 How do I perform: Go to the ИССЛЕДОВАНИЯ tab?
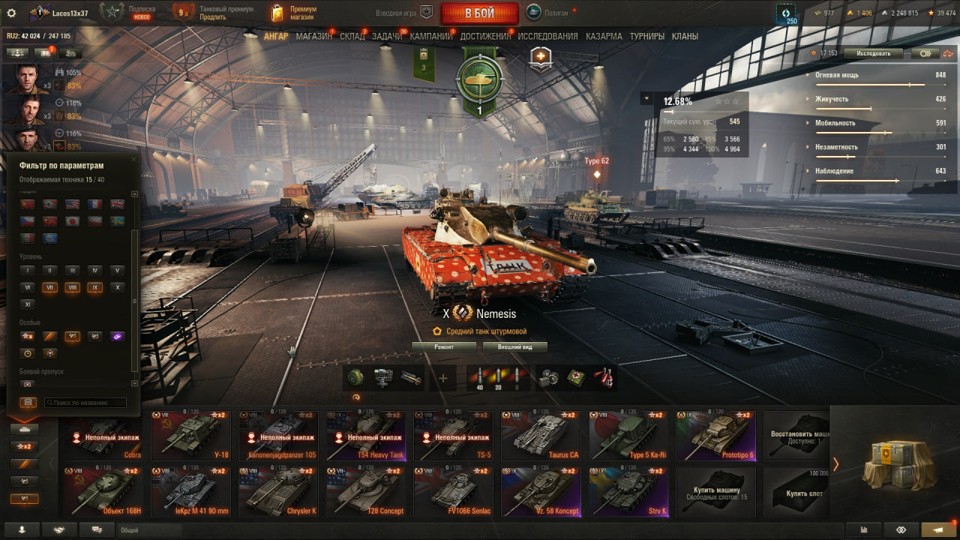point(547,36)
